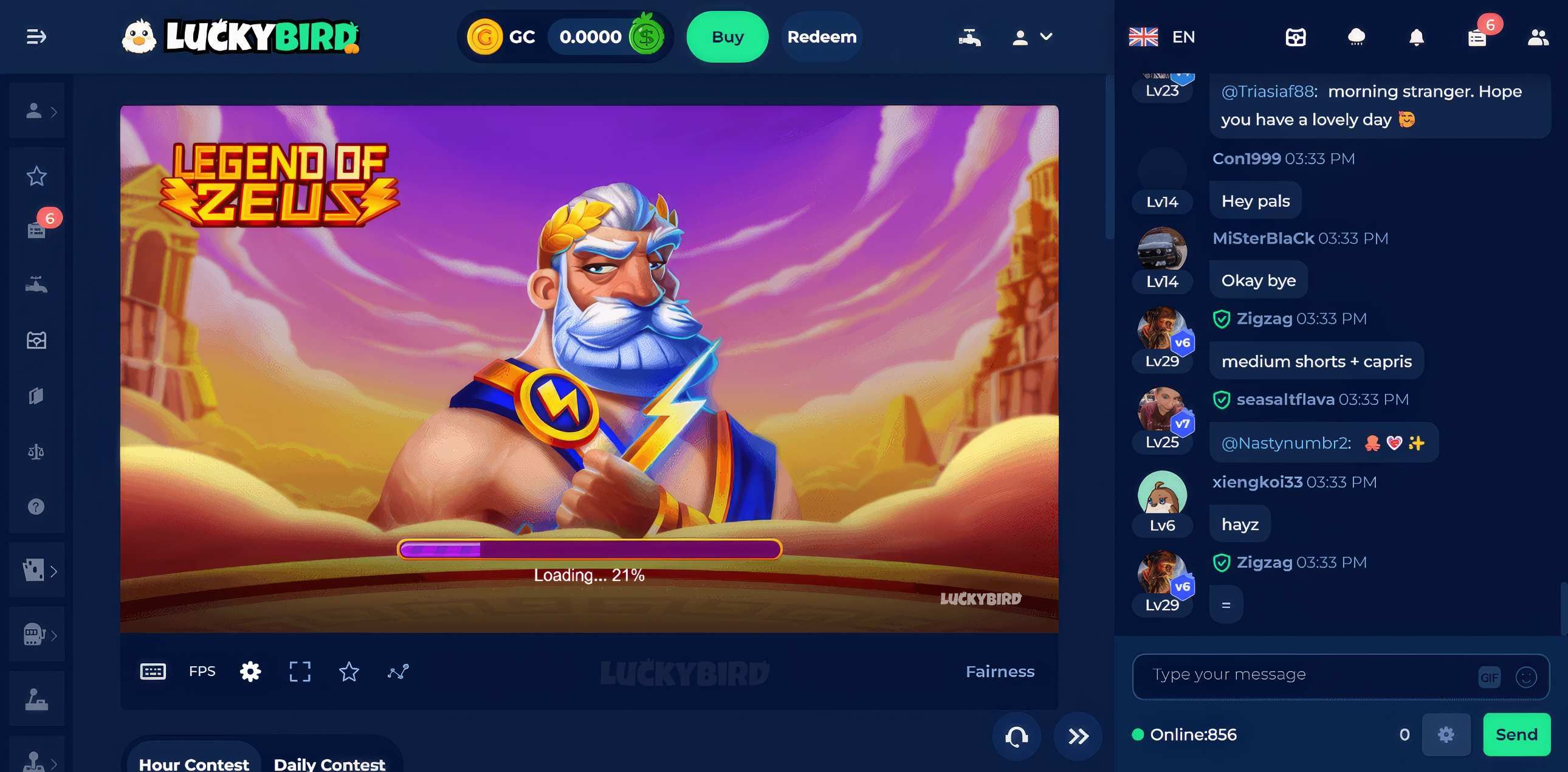Toggle the virtual keyboard icon below the game
Screen dimensions: 1568x772
pos(154,671)
